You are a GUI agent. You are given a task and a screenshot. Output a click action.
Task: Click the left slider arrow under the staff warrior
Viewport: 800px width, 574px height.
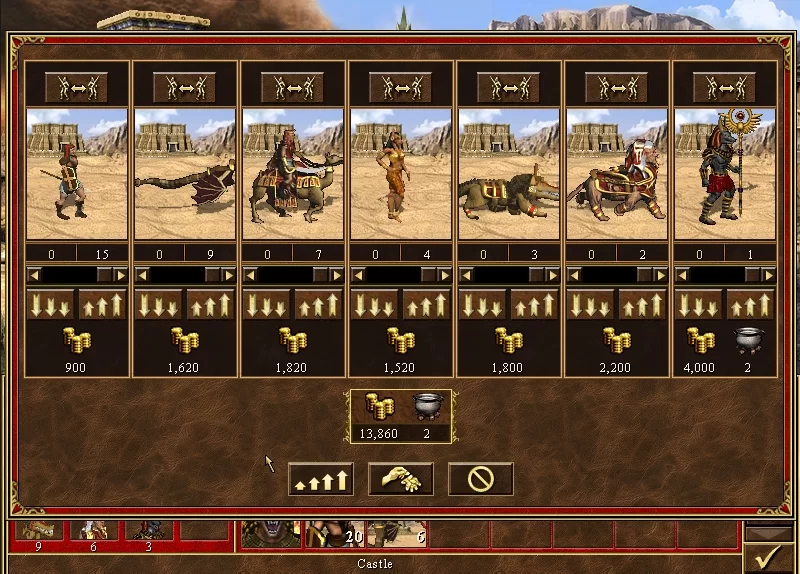click(682, 274)
